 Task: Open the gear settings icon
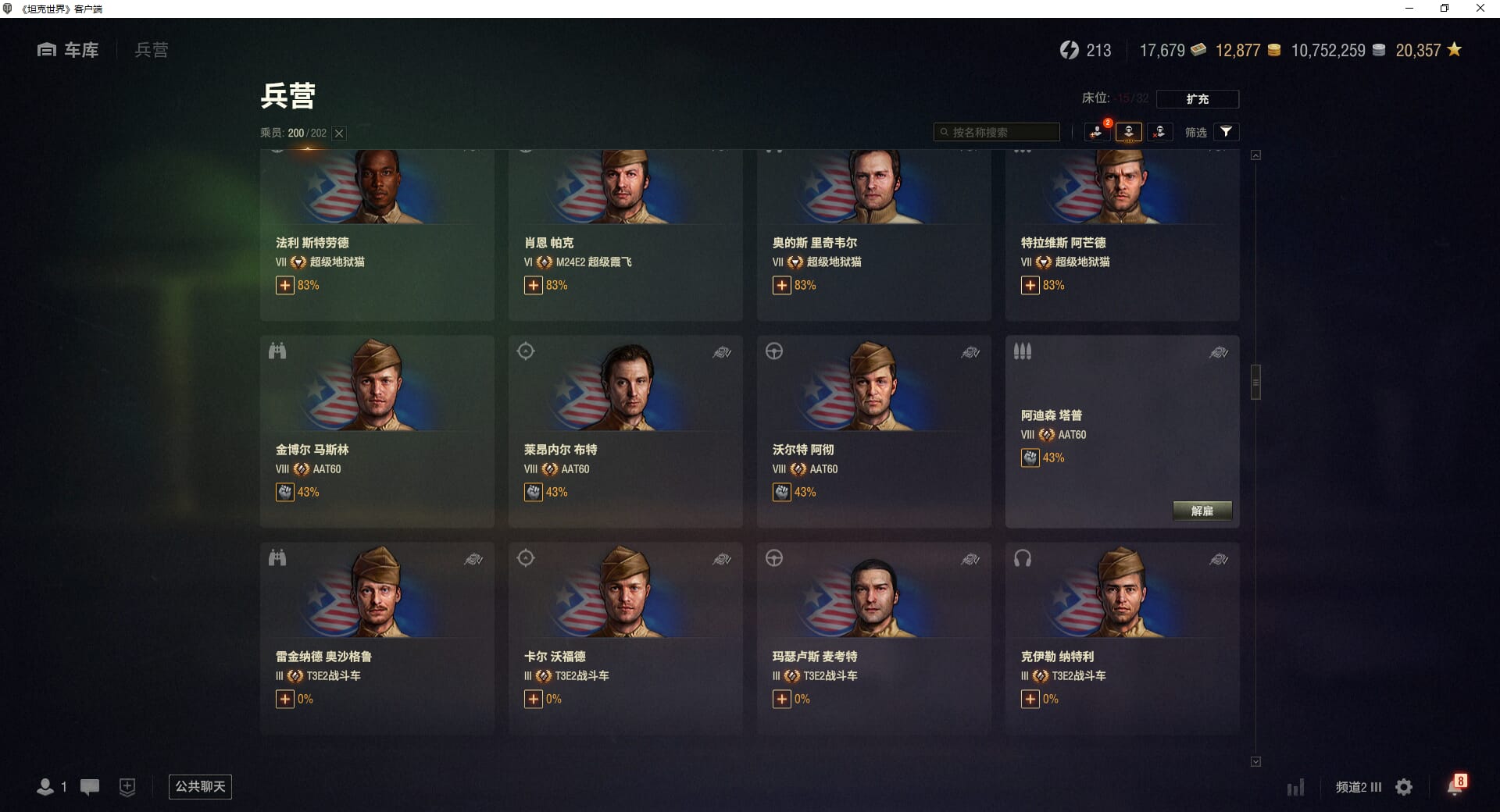coord(1404,787)
